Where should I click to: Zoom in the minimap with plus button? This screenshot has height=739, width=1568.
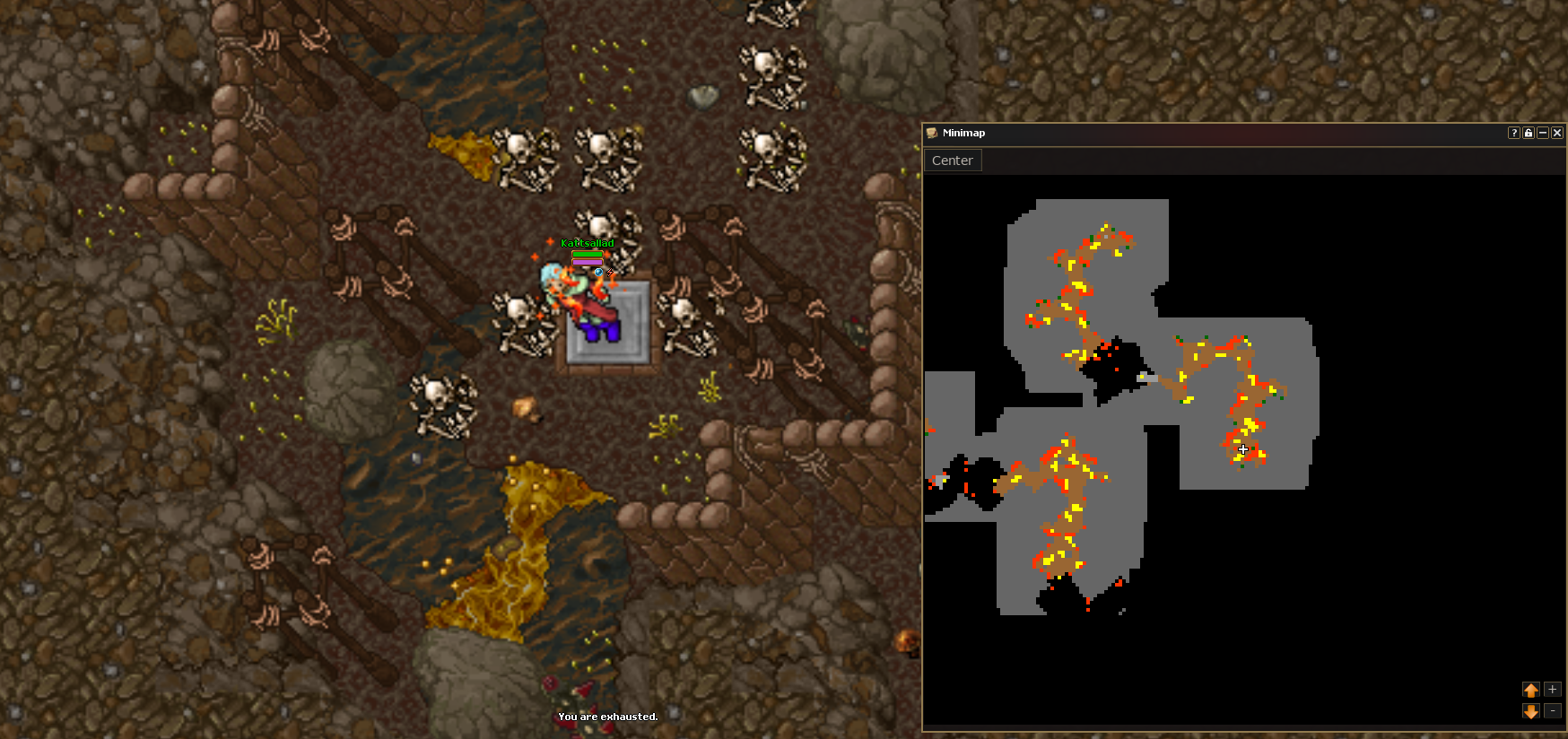1553,690
